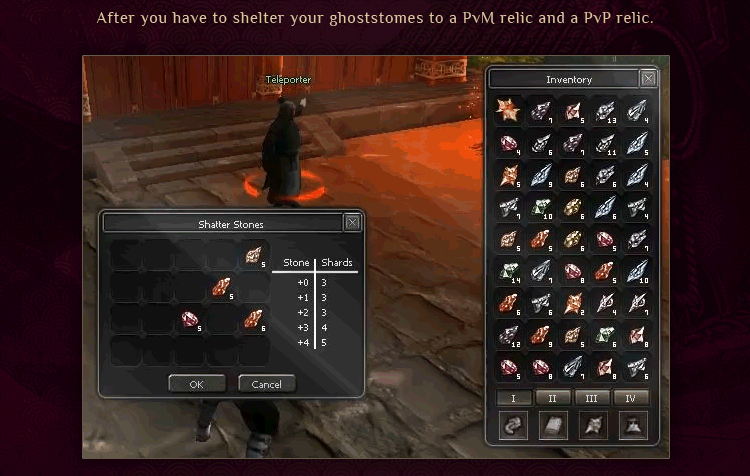This screenshot has height=476, width=750.
Task: Open inventory page III
Action: coord(591,398)
